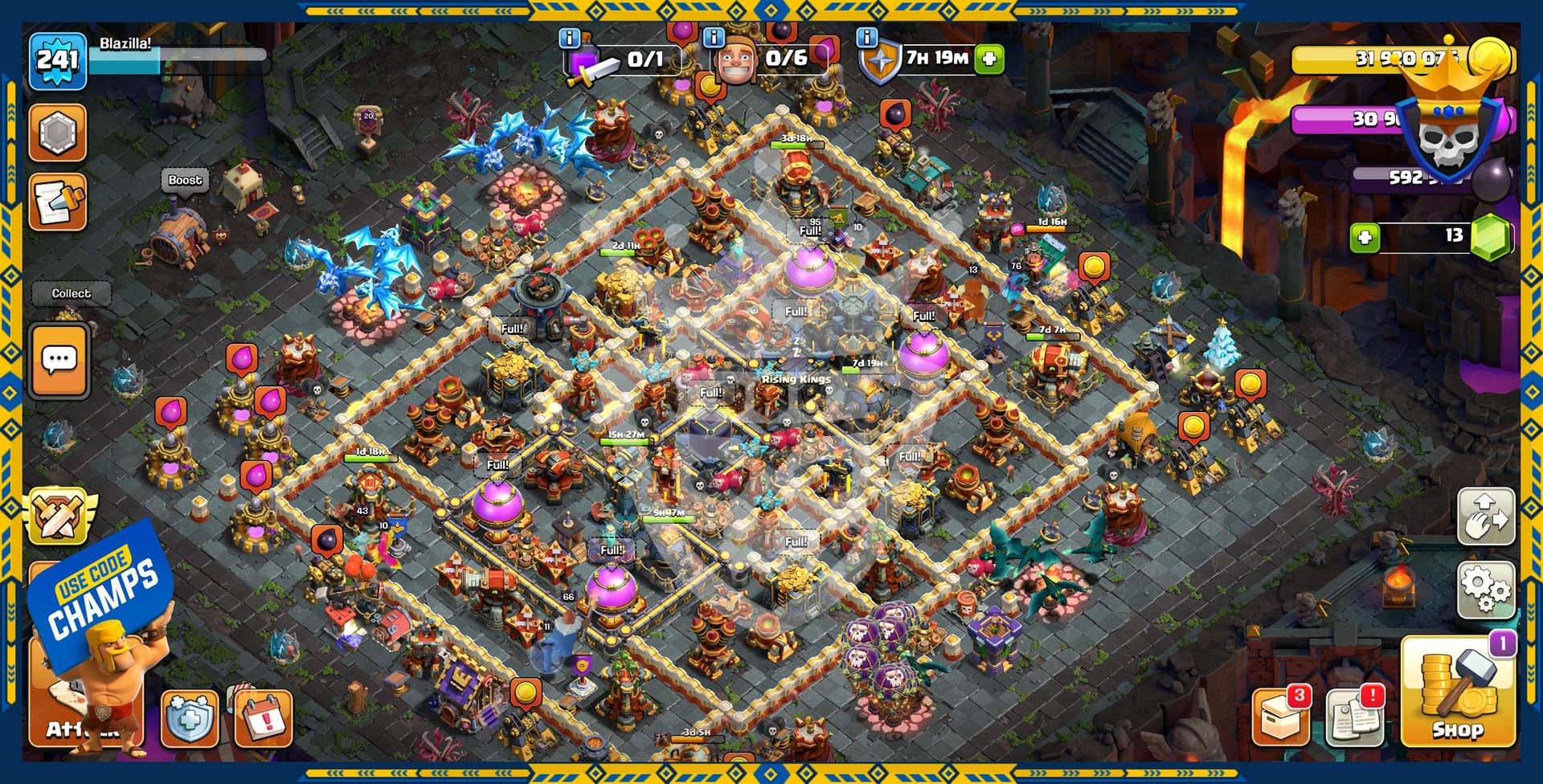Image resolution: width=1543 pixels, height=784 pixels.
Task: Open the calendar events button
Action: click(263, 717)
